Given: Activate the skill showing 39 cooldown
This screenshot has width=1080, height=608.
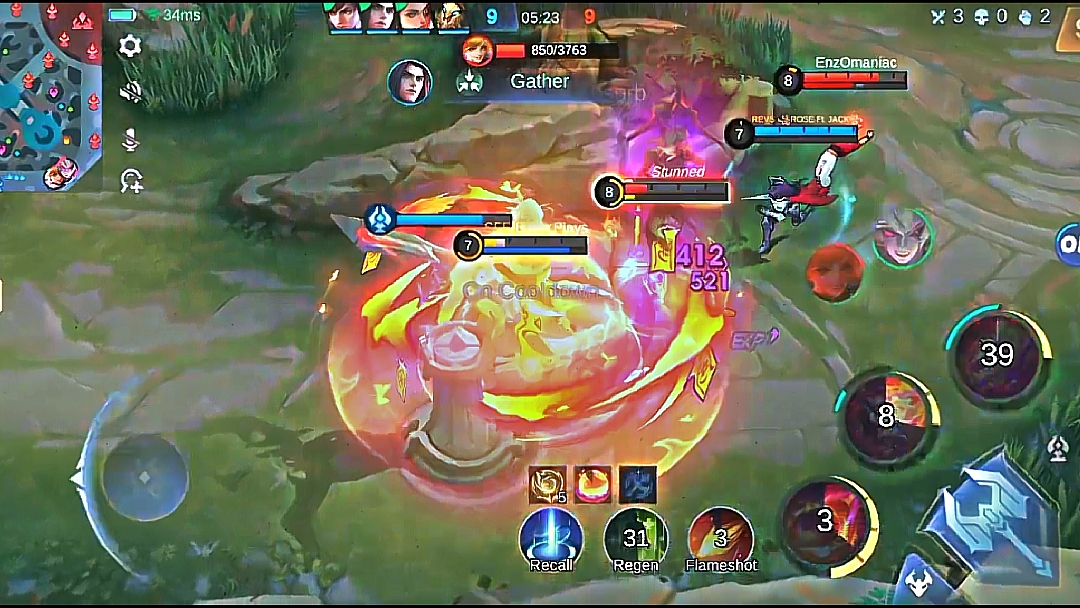Looking at the screenshot, I should click(997, 354).
